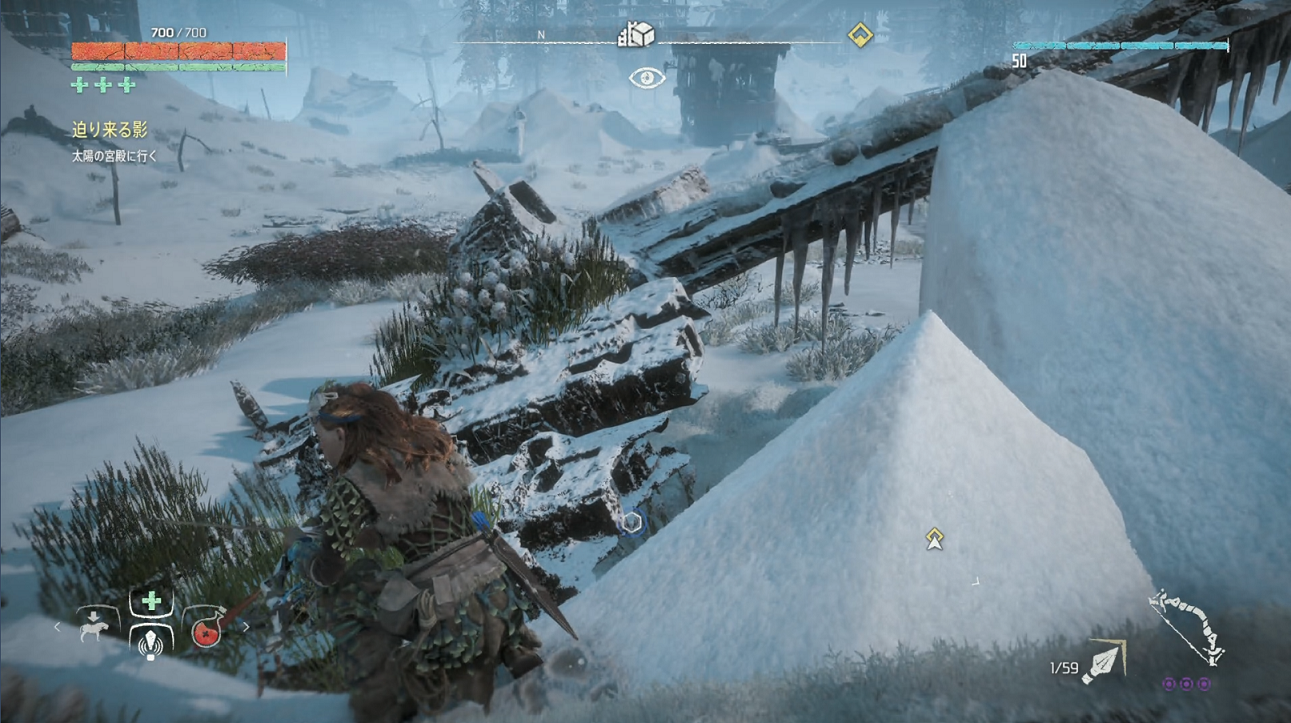Click the yellow quest waypoint marker
The image size is (1291, 723).
pos(934,539)
